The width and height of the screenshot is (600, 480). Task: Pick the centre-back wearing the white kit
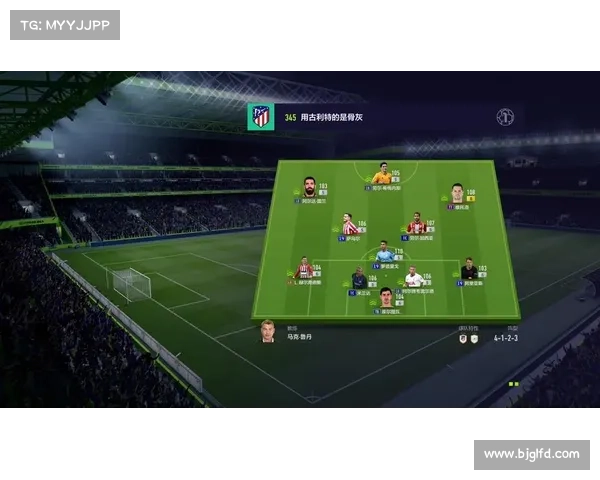[414, 278]
